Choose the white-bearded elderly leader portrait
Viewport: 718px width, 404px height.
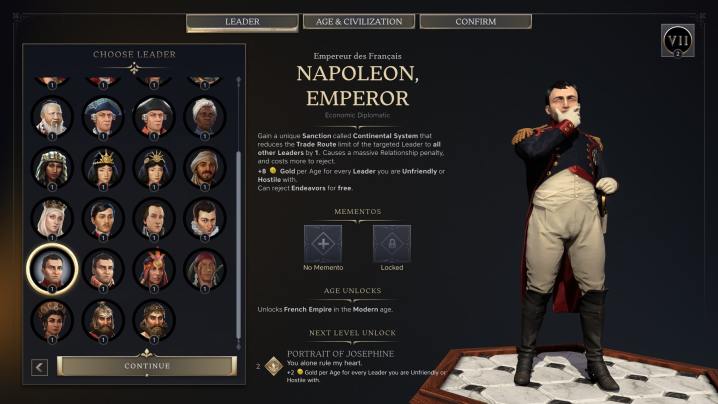(x=52, y=116)
